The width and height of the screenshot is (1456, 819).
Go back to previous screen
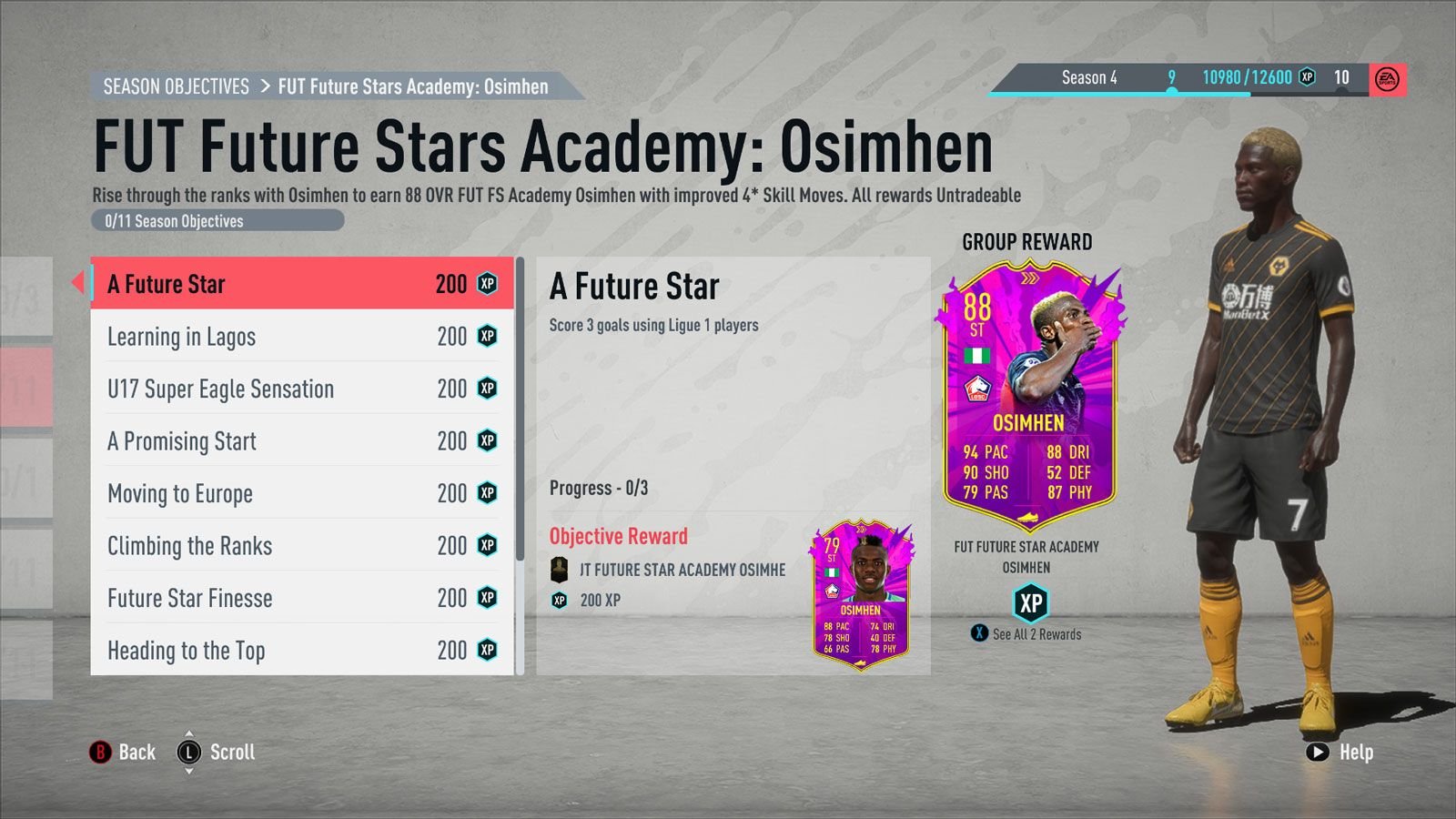pos(123,753)
